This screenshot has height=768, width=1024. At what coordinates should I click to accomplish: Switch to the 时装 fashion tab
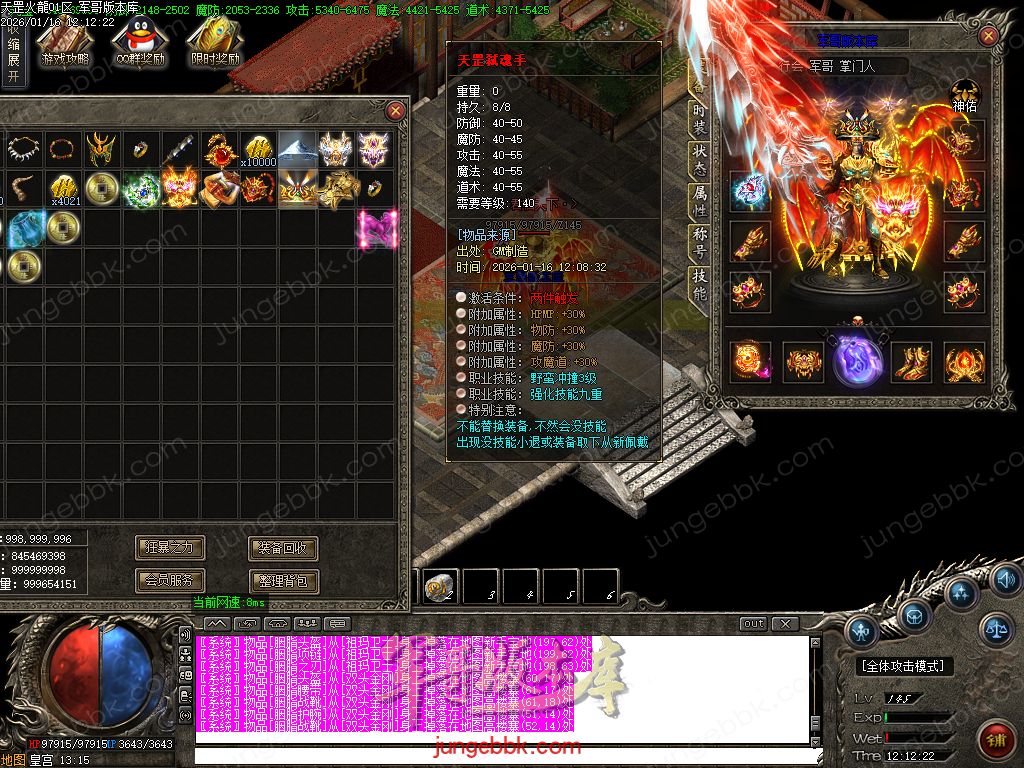pyautogui.click(x=700, y=119)
